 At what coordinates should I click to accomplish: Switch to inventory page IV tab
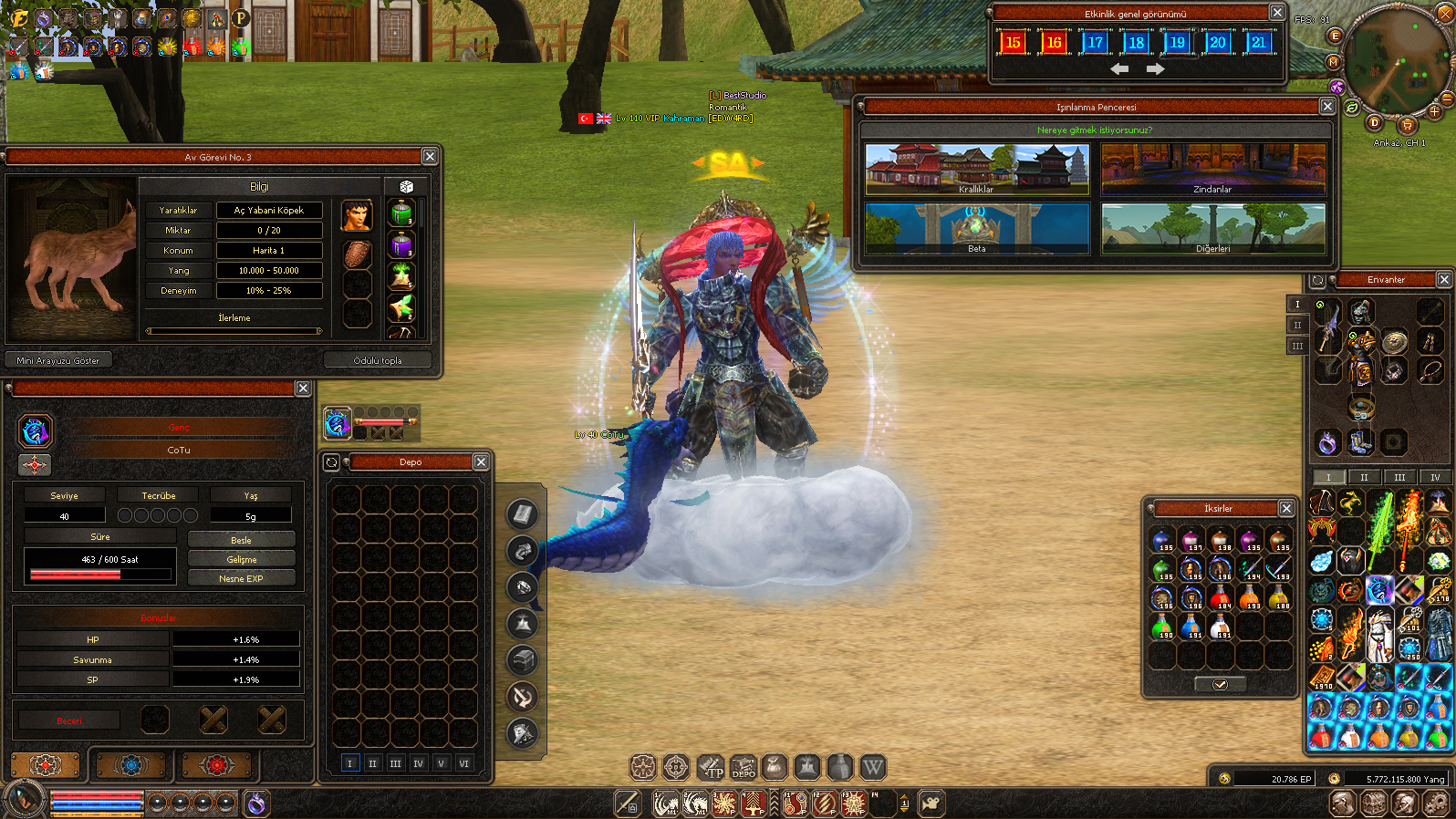click(1435, 477)
